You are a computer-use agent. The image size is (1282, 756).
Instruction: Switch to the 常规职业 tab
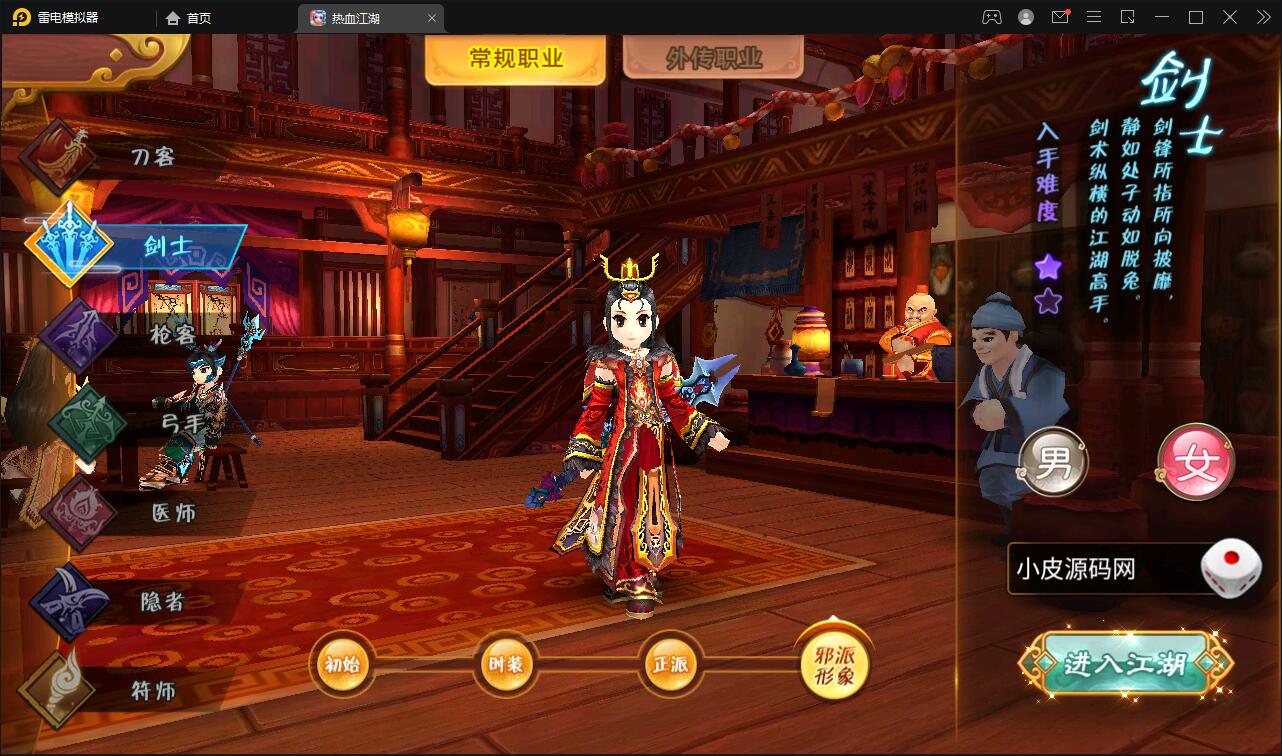point(514,57)
